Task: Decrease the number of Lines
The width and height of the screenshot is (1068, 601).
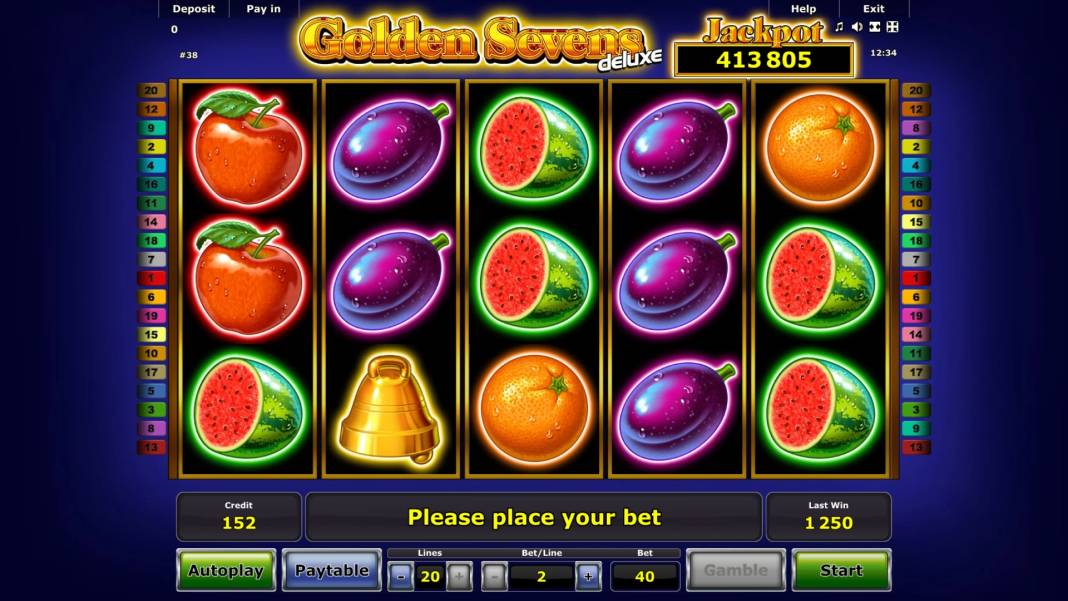Action: coord(400,576)
